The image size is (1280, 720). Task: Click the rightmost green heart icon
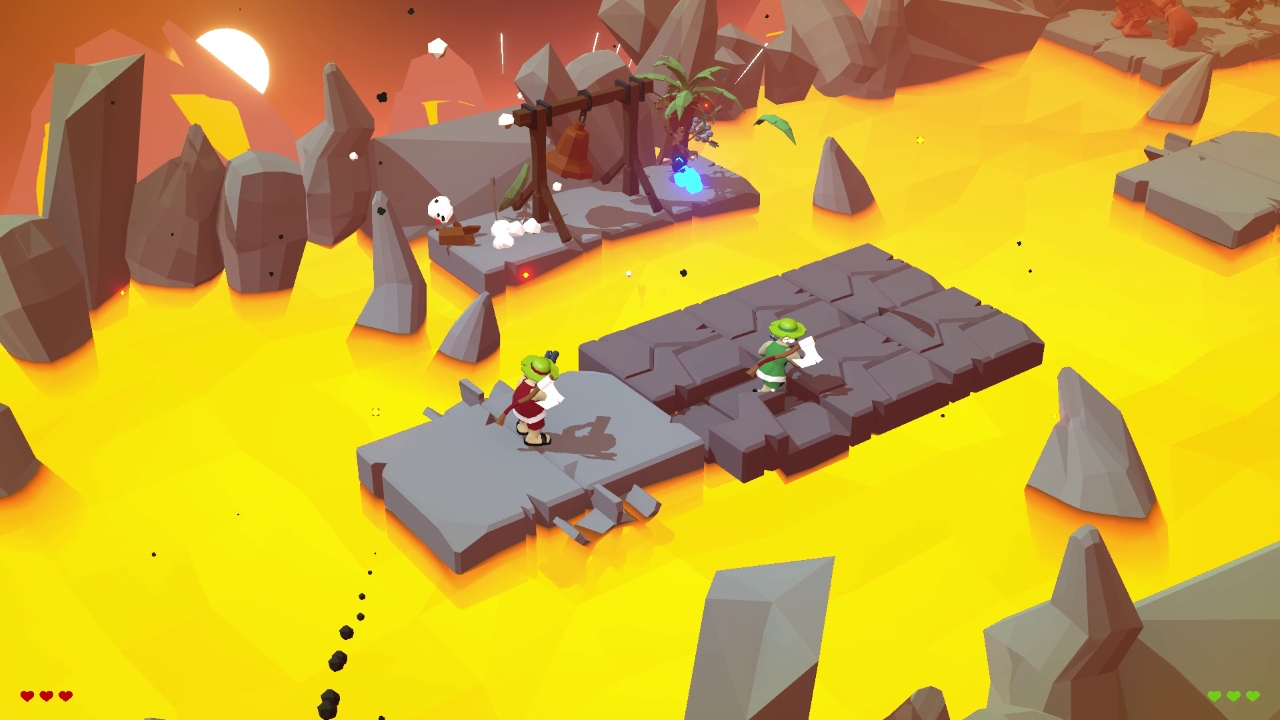click(x=1252, y=695)
